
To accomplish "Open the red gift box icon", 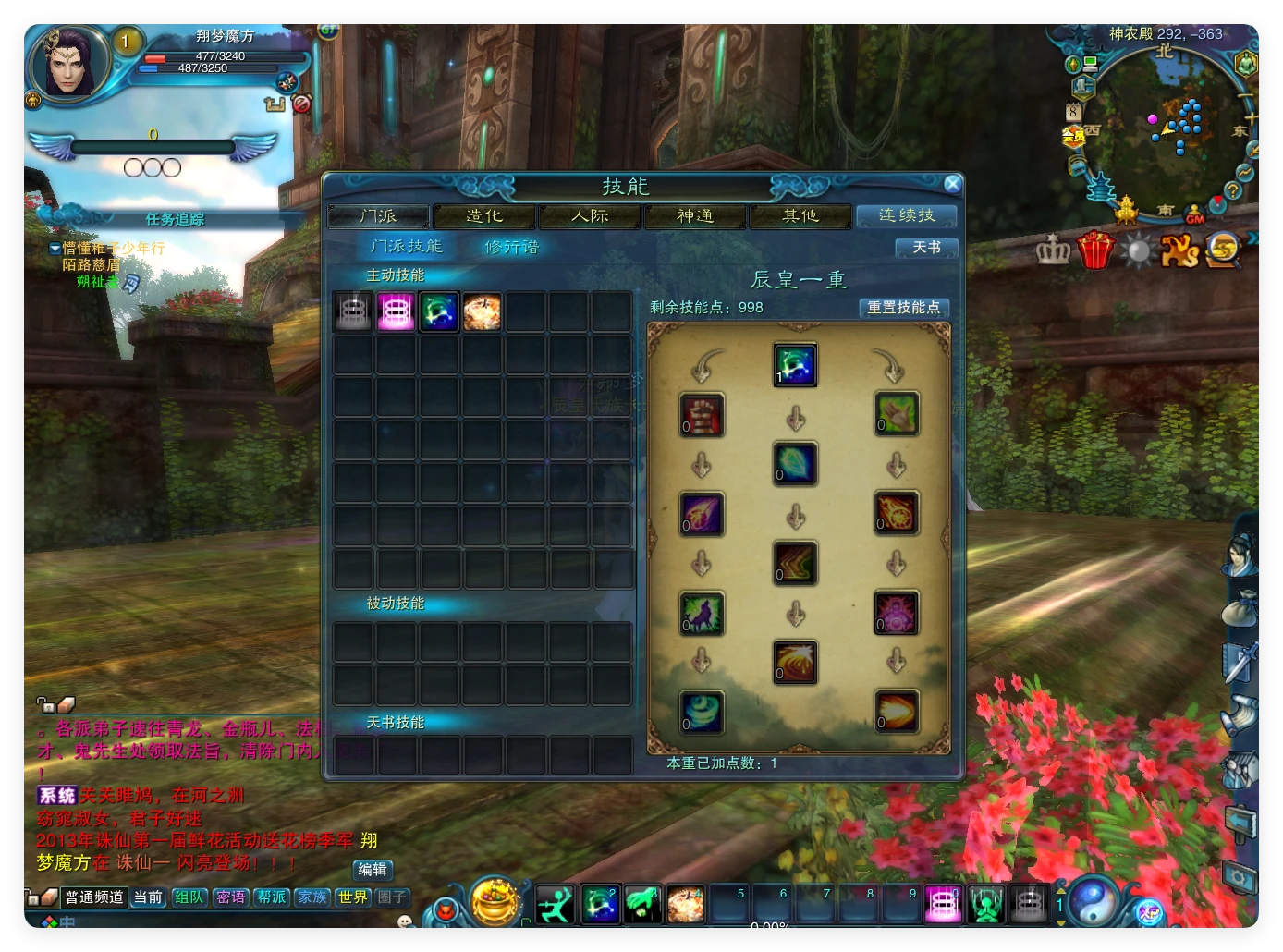I will pos(1095,250).
